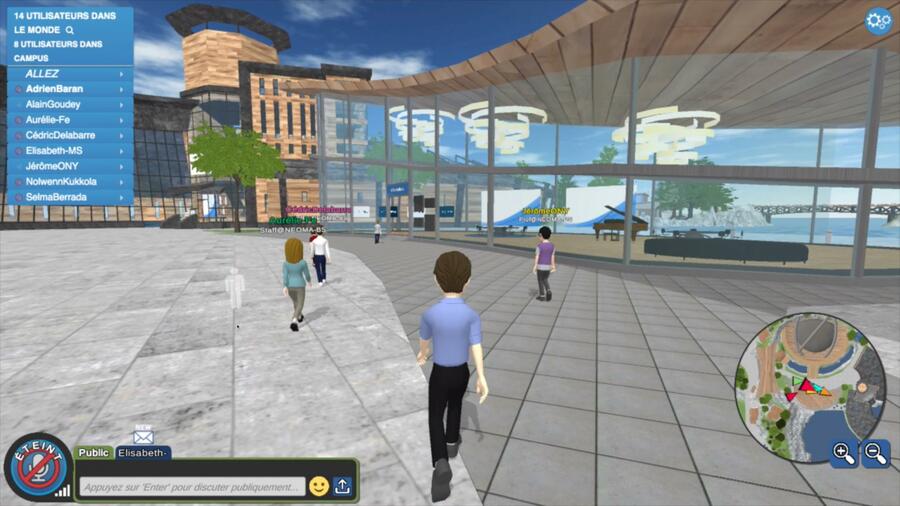The image size is (900, 506).
Task: Select NolwennKukkola in the user list
Action: [x=69, y=182]
